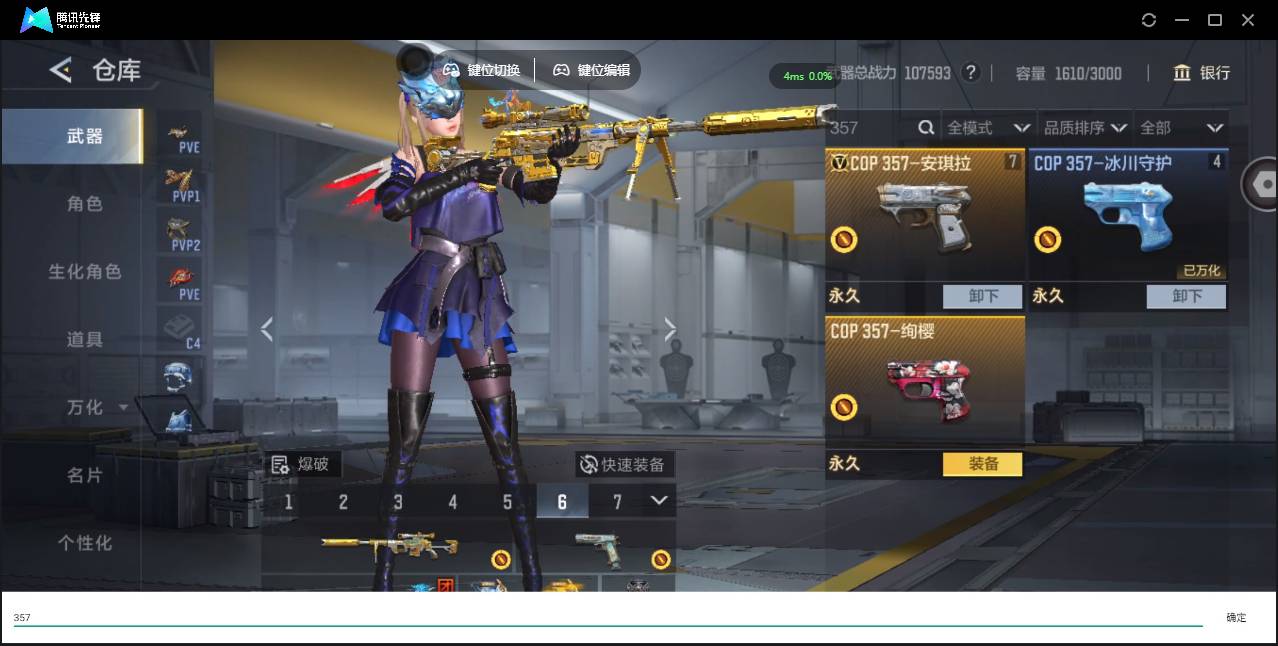
Task: Go back from the 仓库 warehouse screen
Action: pos(61,70)
